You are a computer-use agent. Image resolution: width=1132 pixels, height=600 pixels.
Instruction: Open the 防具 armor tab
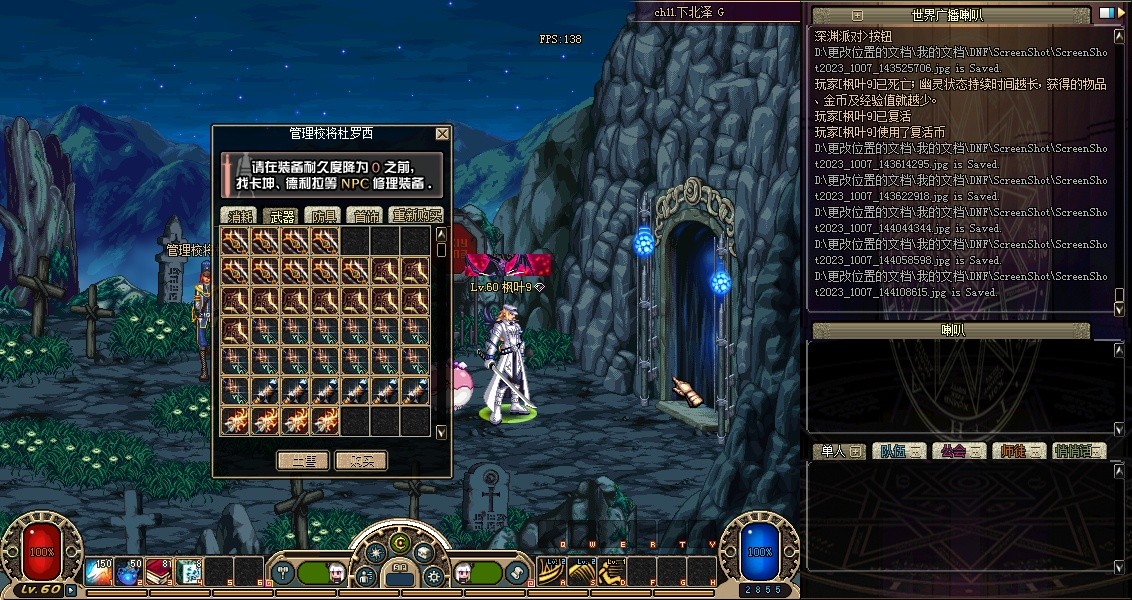coord(322,215)
